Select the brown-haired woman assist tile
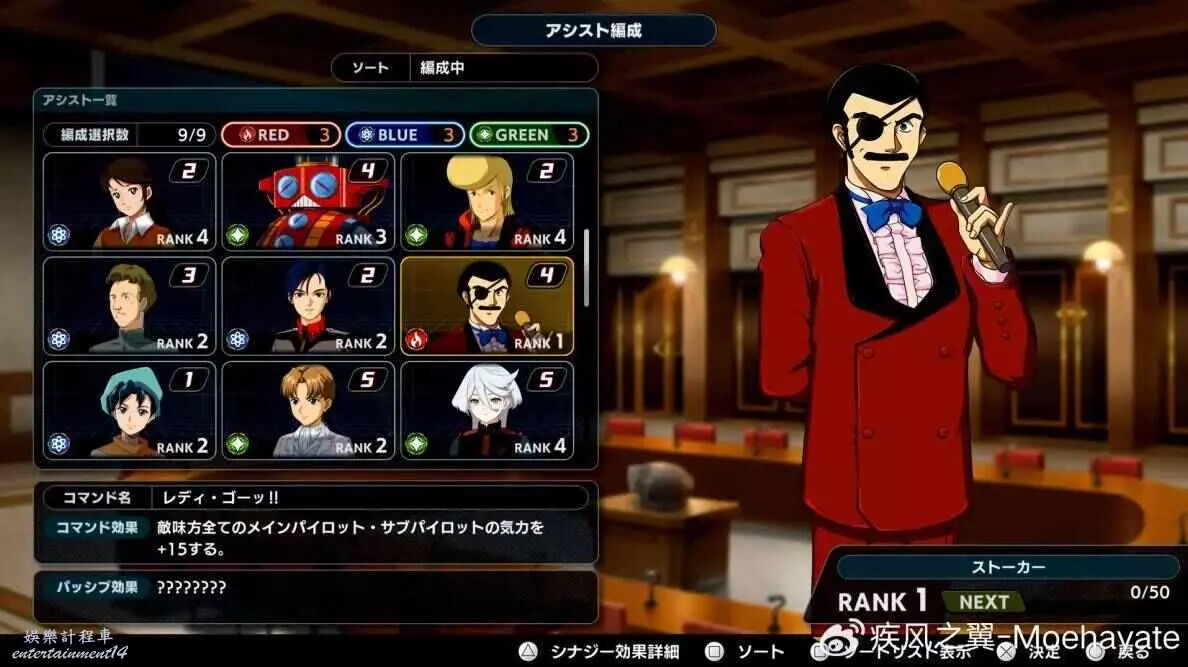The width and height of the screenshot is (1188, 667). tap(130, 201)
